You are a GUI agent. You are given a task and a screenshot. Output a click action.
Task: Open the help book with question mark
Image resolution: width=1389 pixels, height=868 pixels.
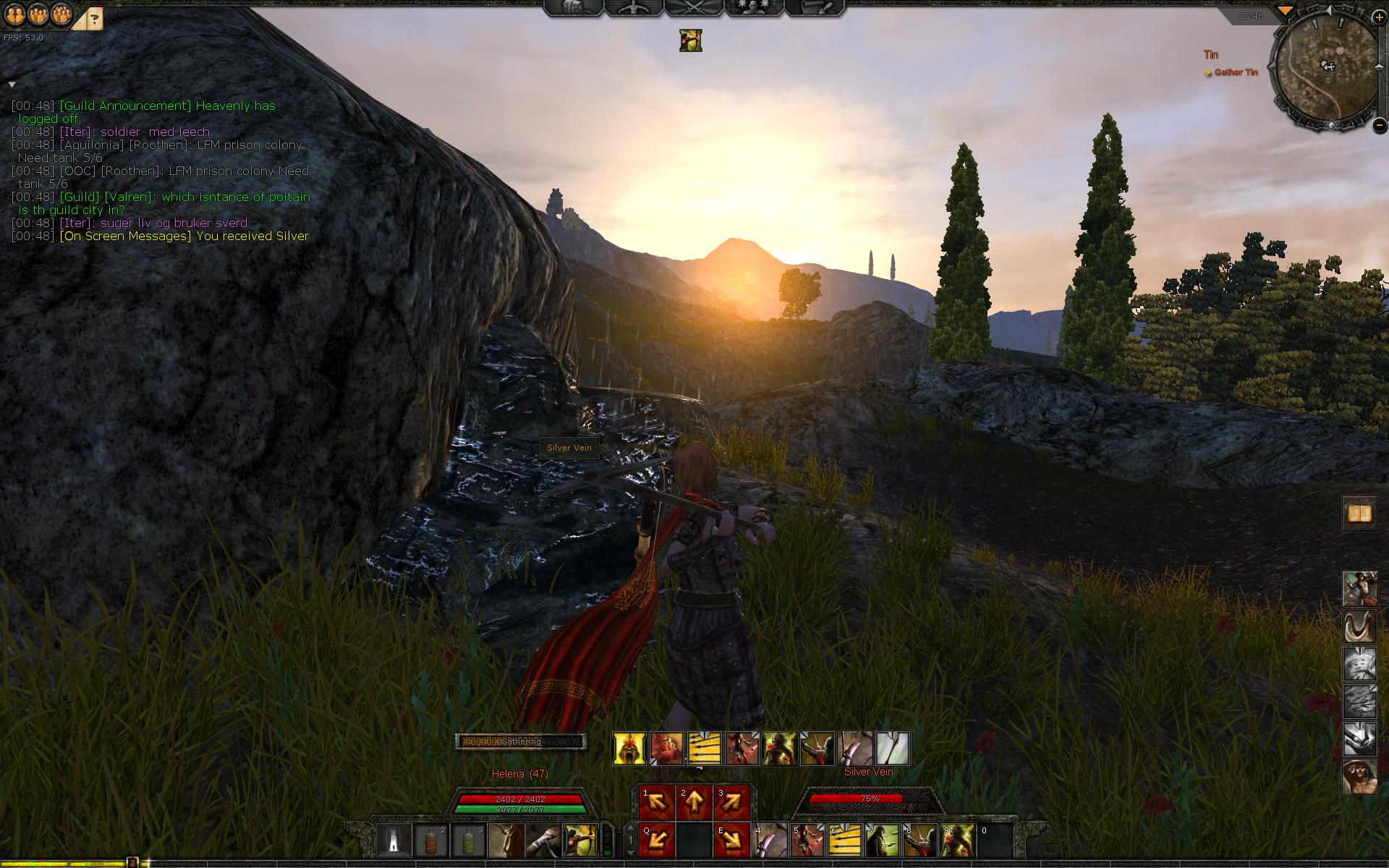coord(94,17)
